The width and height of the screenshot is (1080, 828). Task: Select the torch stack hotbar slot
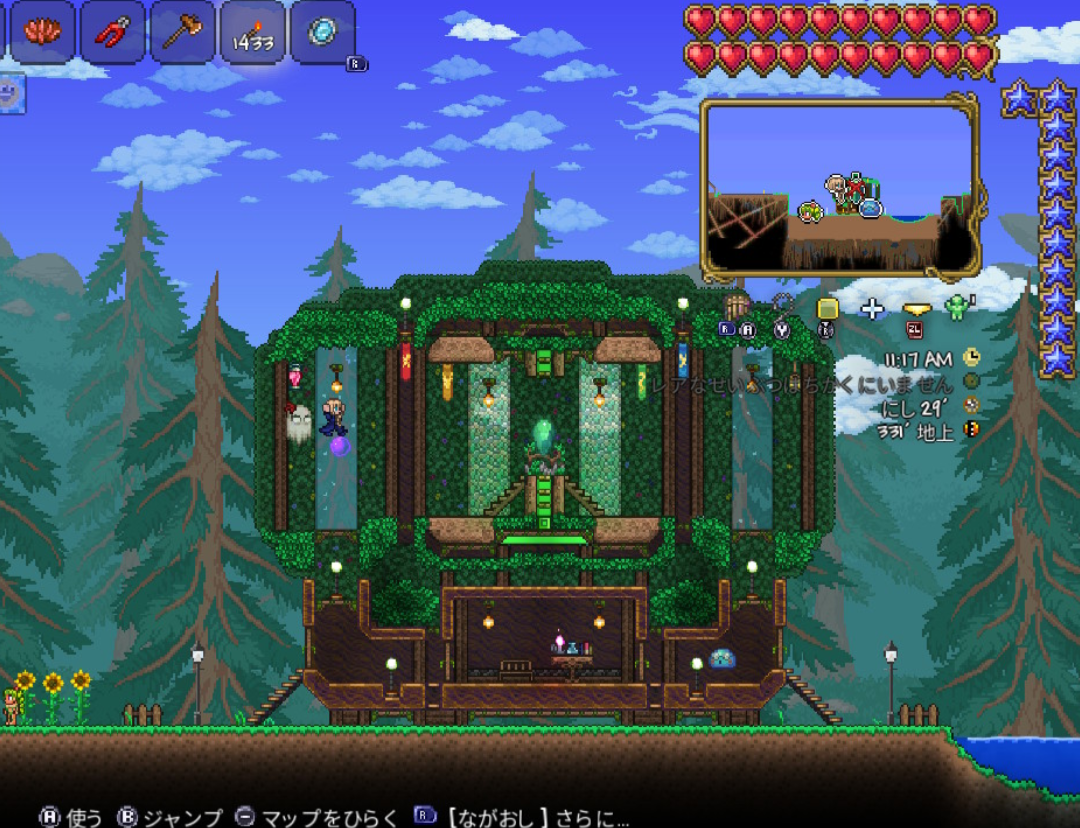click(x=252, y=32)
